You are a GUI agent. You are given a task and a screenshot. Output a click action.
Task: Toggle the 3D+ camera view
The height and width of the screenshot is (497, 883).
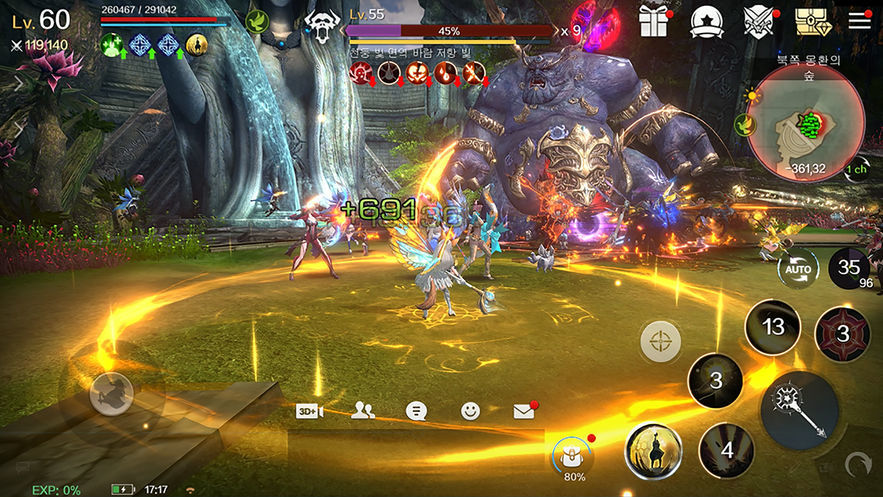309,411
